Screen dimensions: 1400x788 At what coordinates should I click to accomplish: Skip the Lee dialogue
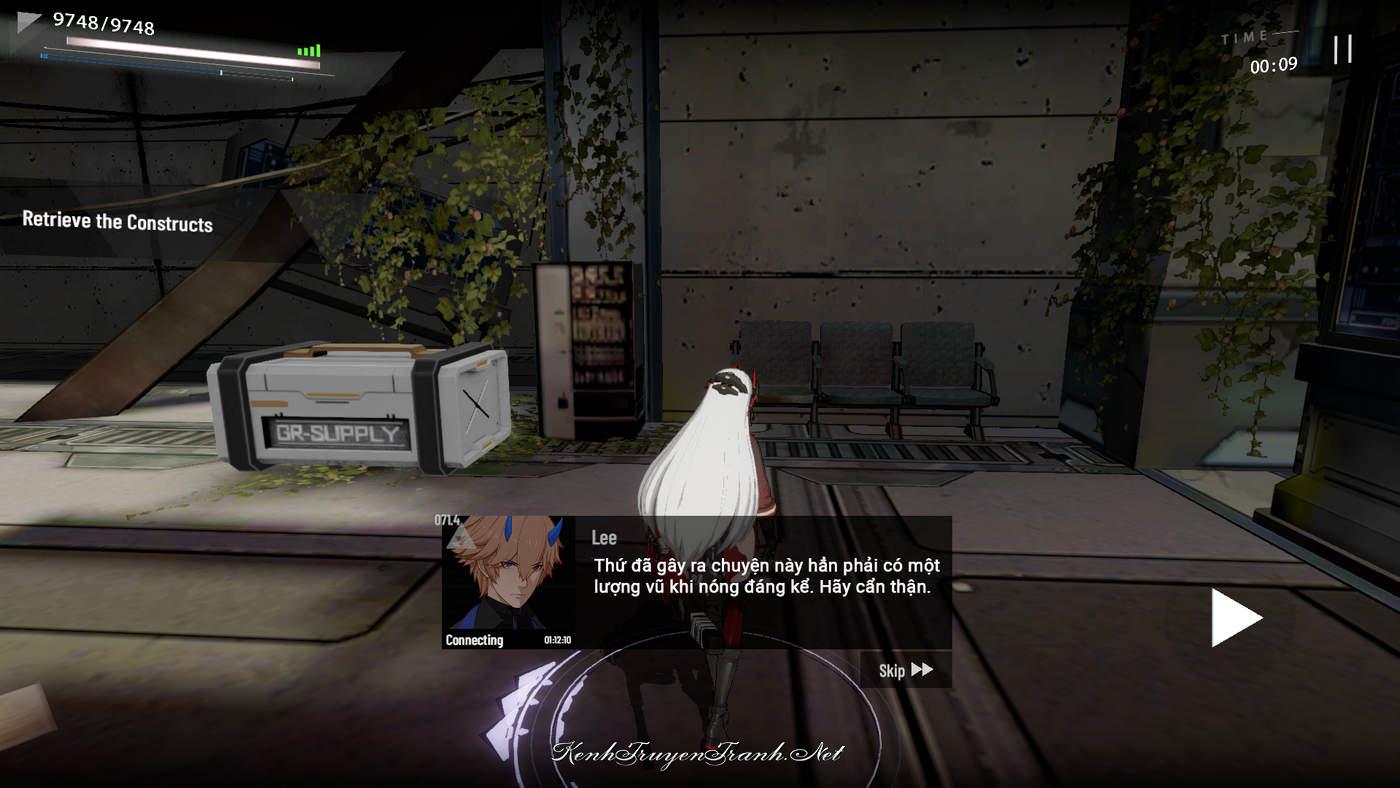tap(905, 670)
